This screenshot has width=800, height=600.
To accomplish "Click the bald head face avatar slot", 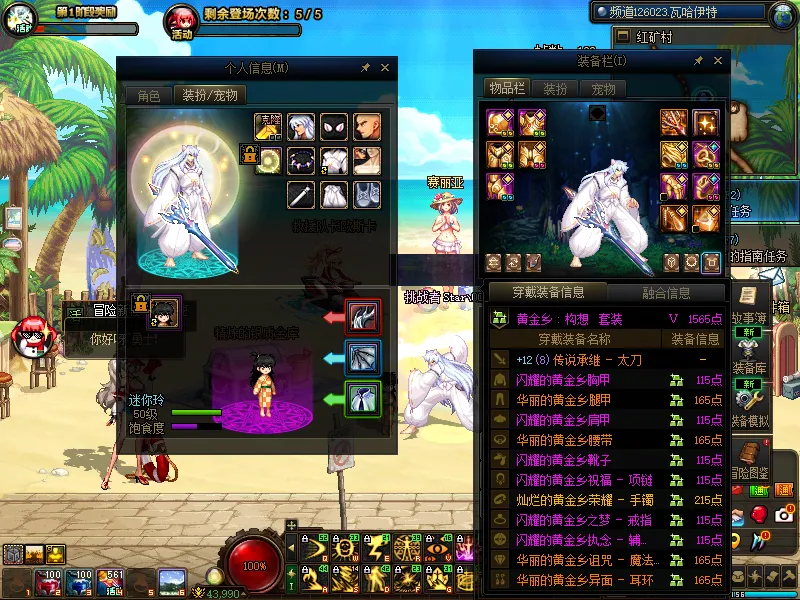I will point(367,127).
